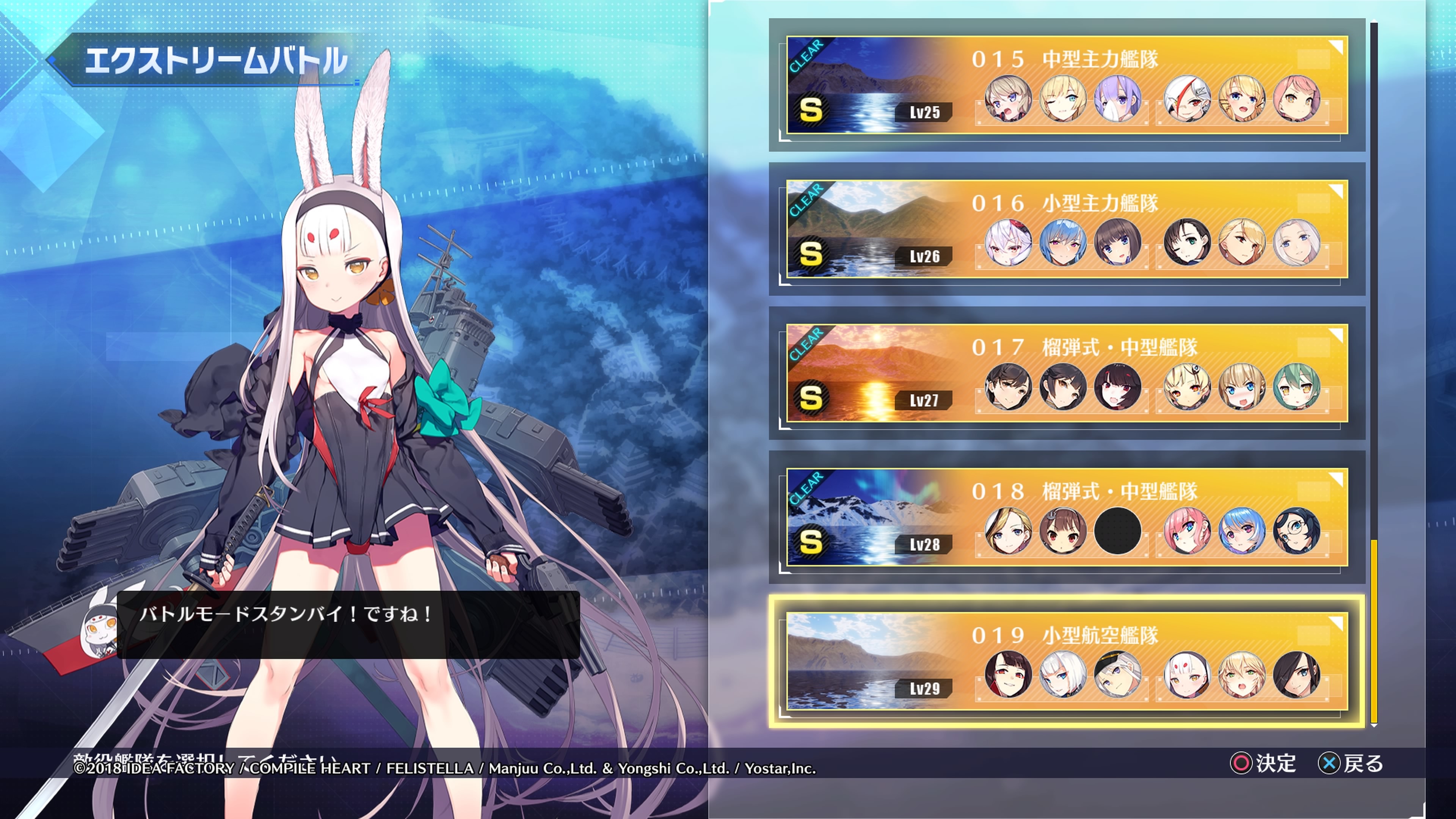Pick the Lv28 battle 018 row

[x=1067, y=518]
